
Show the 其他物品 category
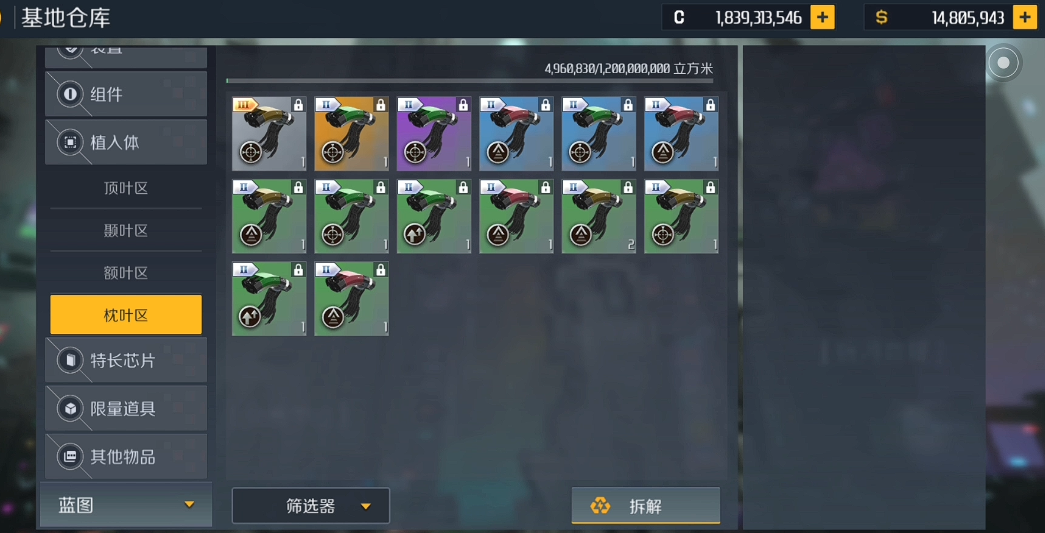(x=126, y=456)
